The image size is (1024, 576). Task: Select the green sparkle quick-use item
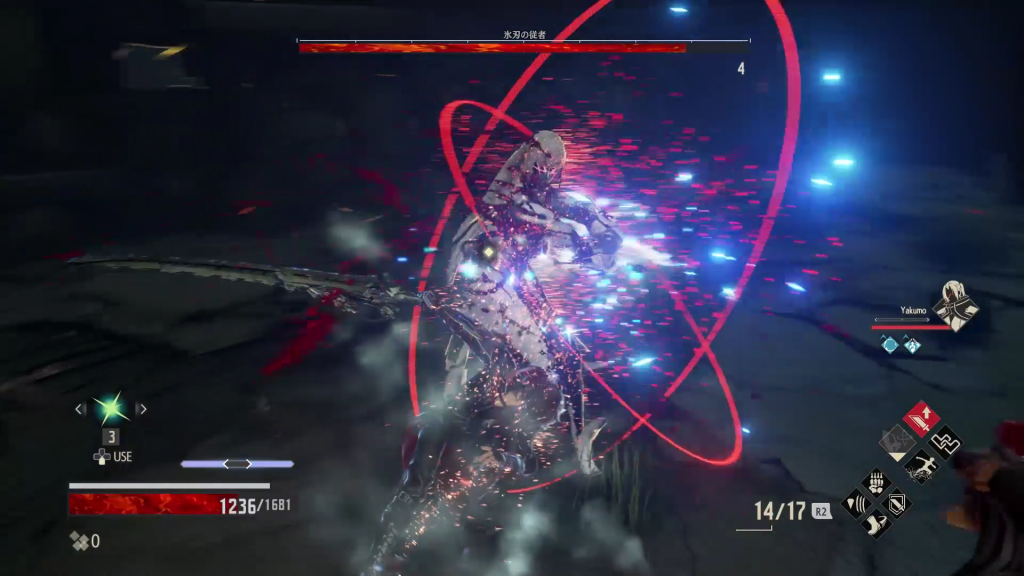click(x=108, y=408)
